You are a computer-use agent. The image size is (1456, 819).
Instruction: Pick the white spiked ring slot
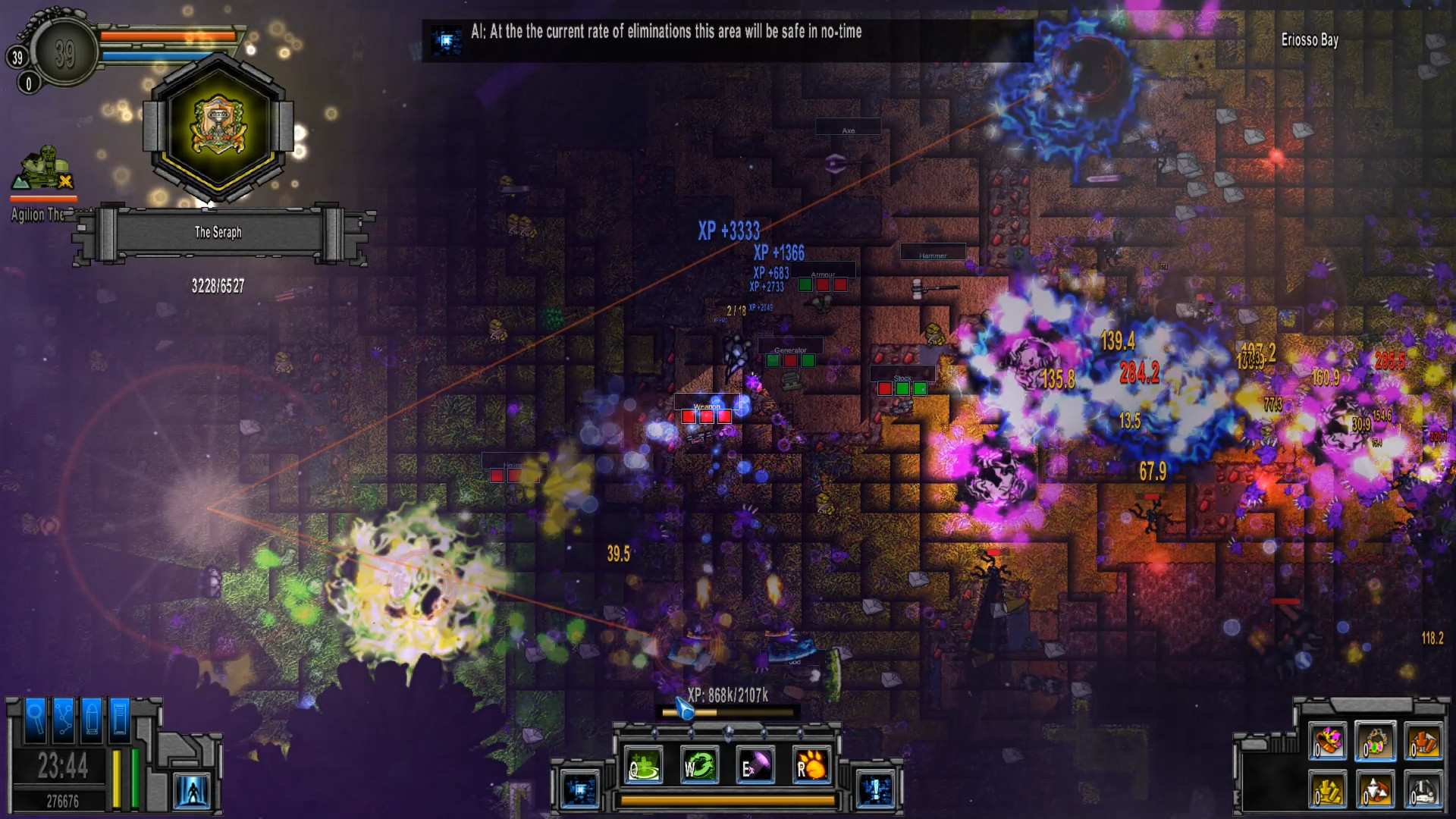[x=1375, y=790]
